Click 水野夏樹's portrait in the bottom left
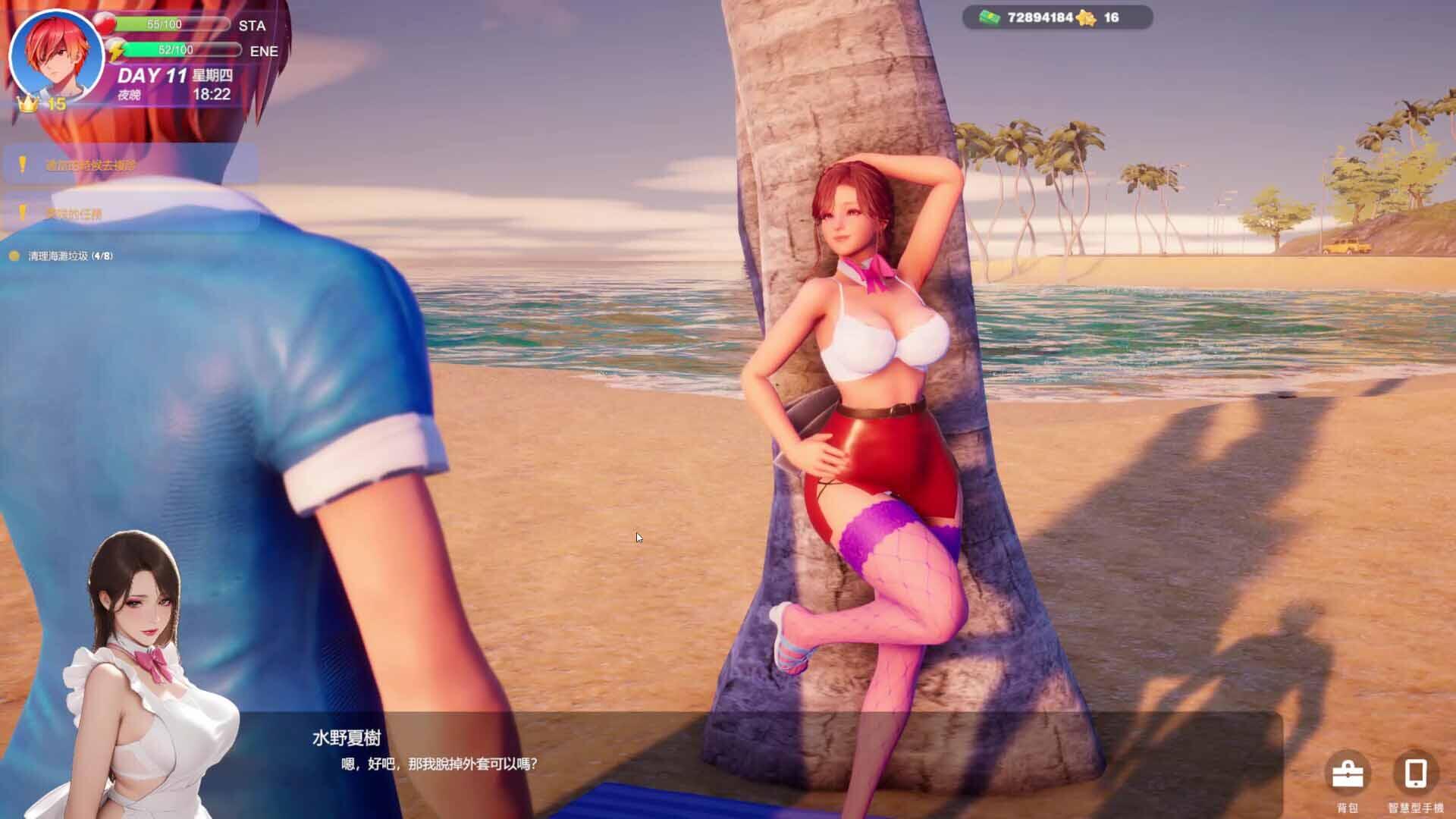The image size is (1456, 819). (x=140, y=667)
